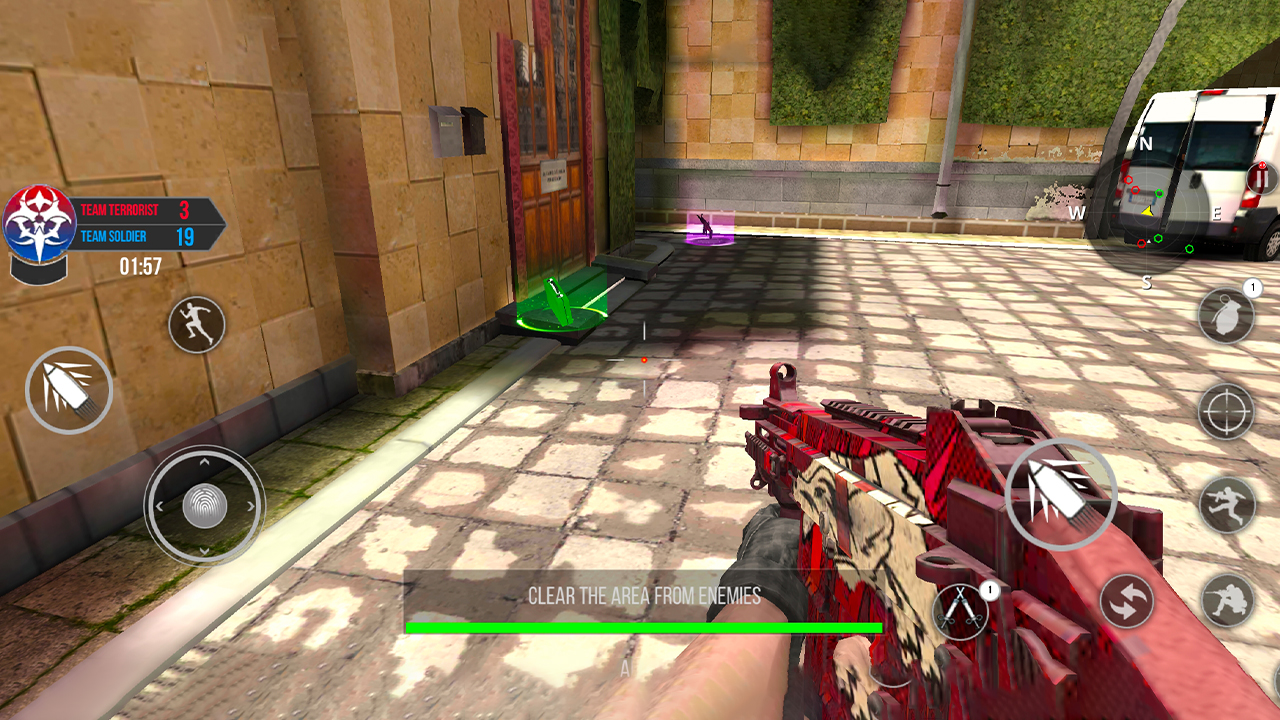Viewport: 1280px width, 720px height.
Task: Switch to the crossed knives melee
Action: (960, 610)
